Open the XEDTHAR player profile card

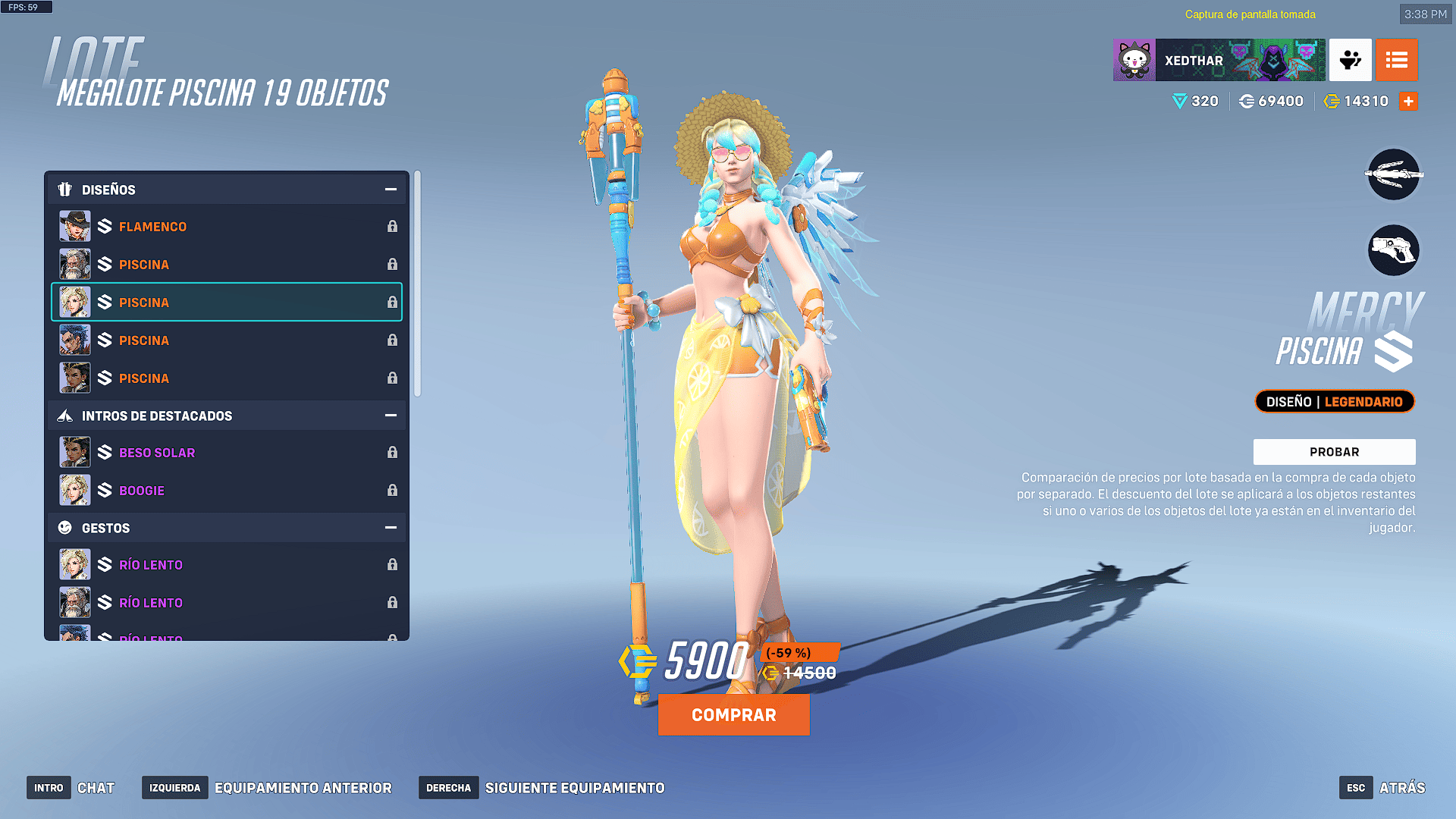point(1219,61)
